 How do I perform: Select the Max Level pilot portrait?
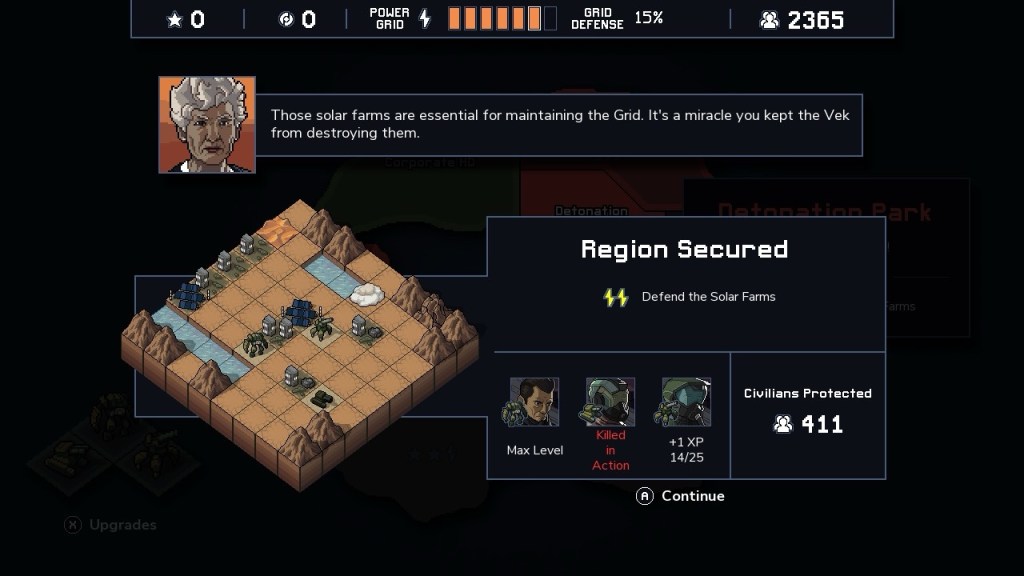534,403
